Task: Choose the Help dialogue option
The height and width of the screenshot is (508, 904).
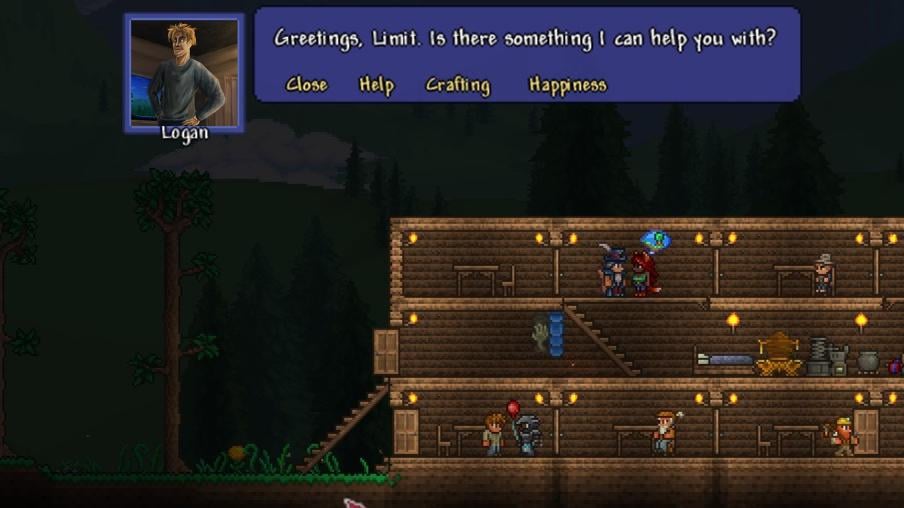Action: click(376, 85)
